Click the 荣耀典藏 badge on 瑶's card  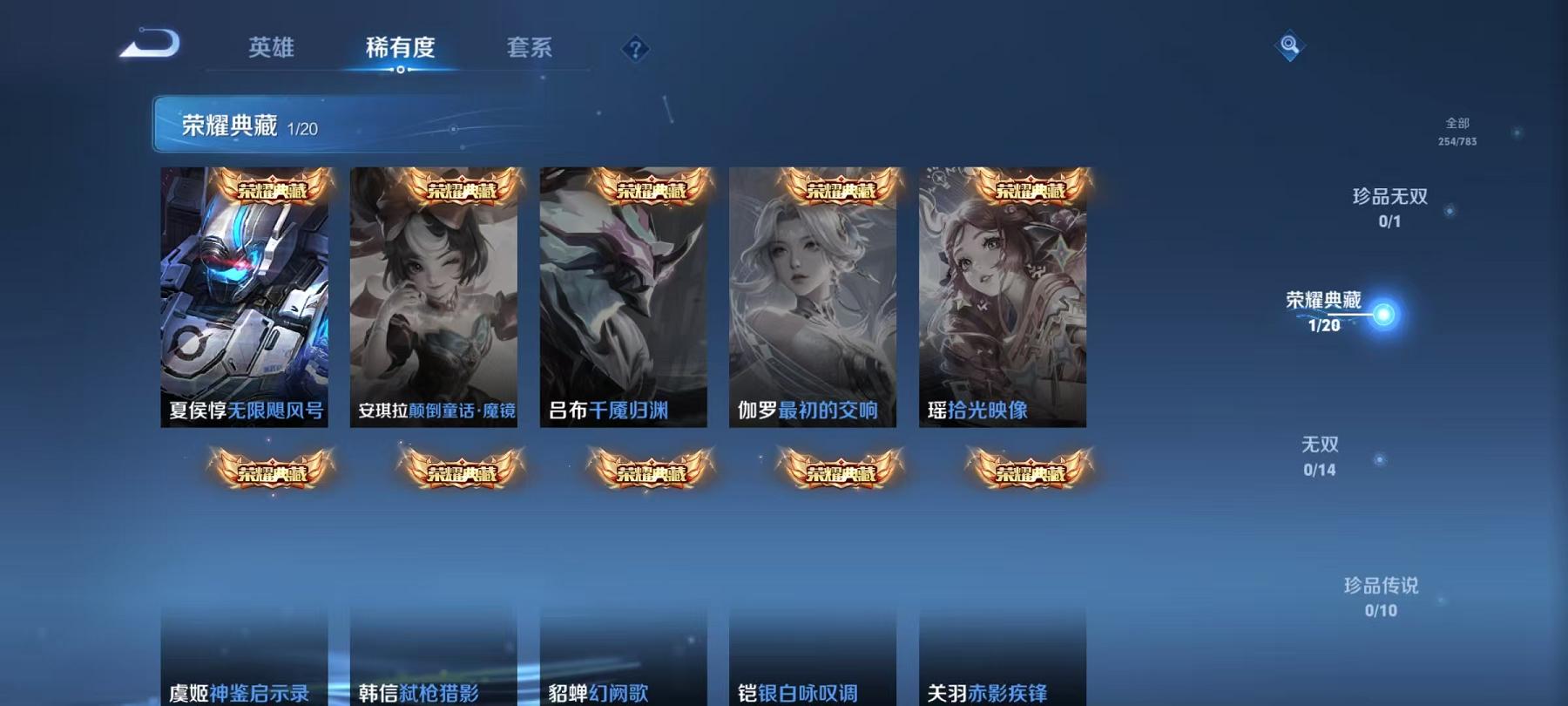click(1031, 188)
